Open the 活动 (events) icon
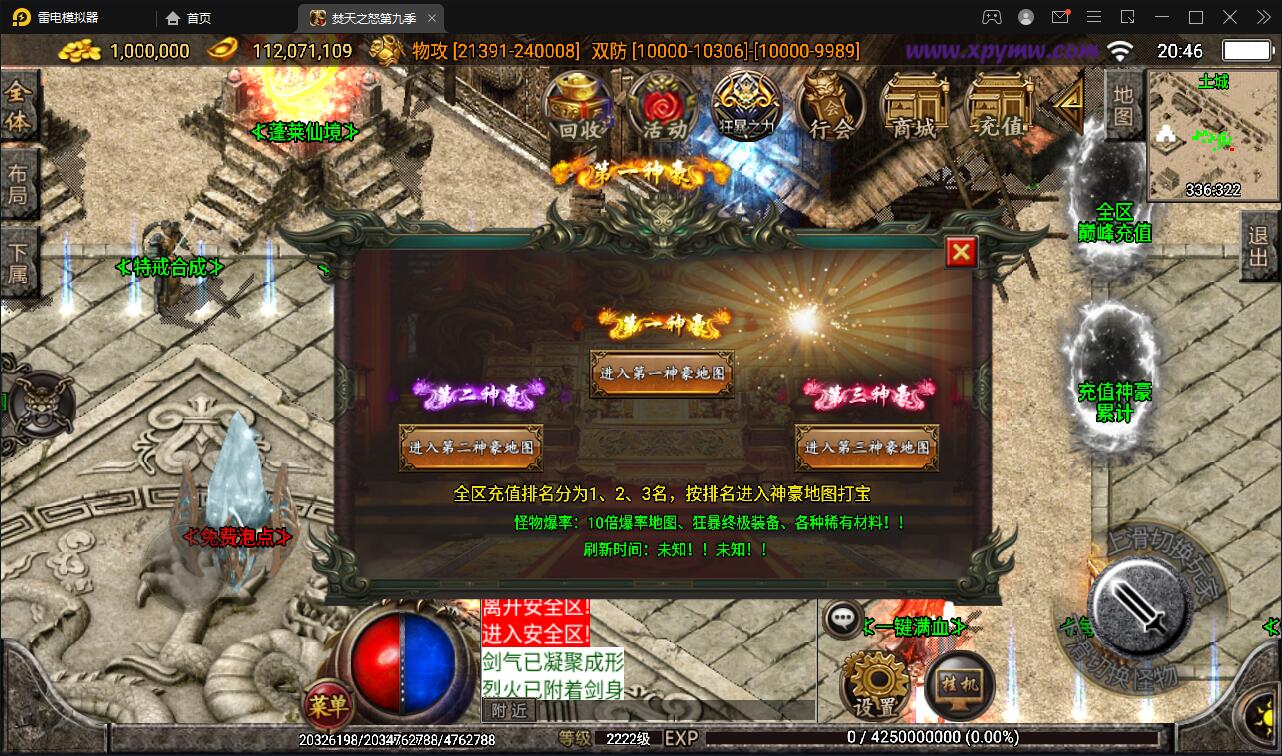 661,103
